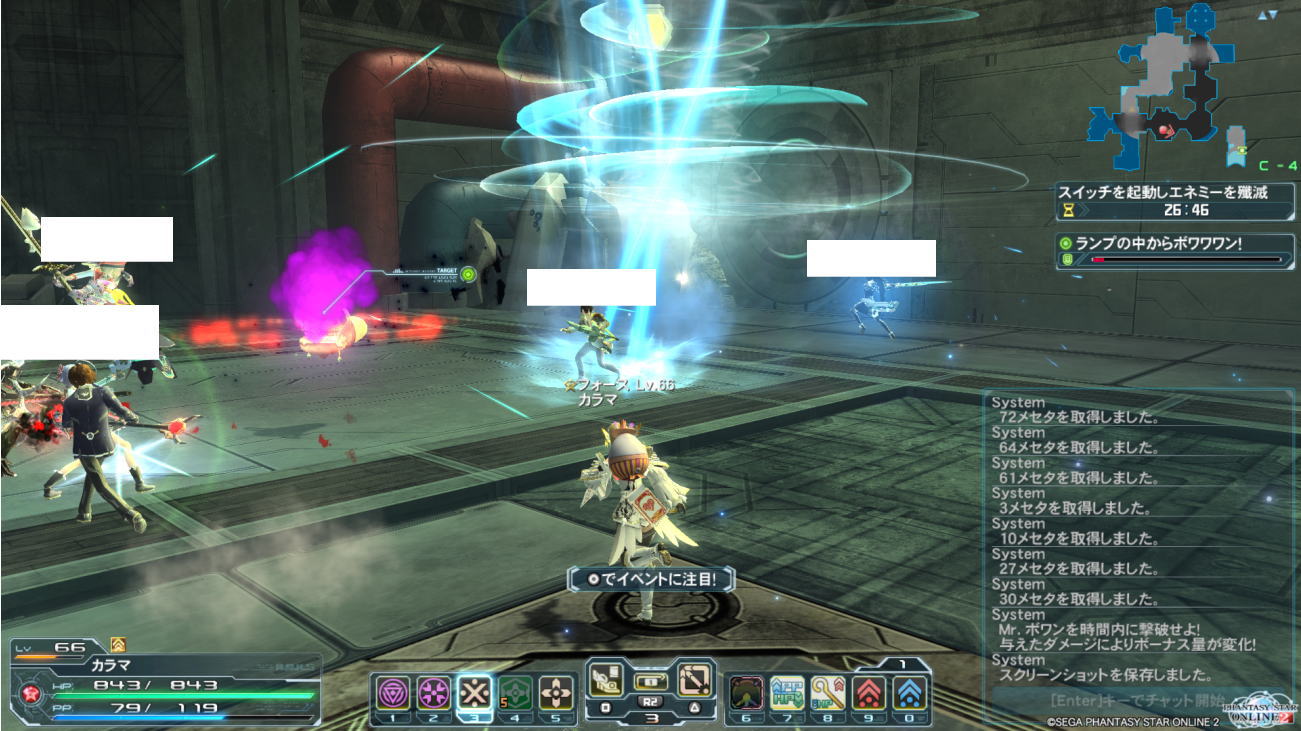Click the subpalette page number 1 tab
Screen dimensions: 1301x731
pyautogui.click(x=902, y=663)
